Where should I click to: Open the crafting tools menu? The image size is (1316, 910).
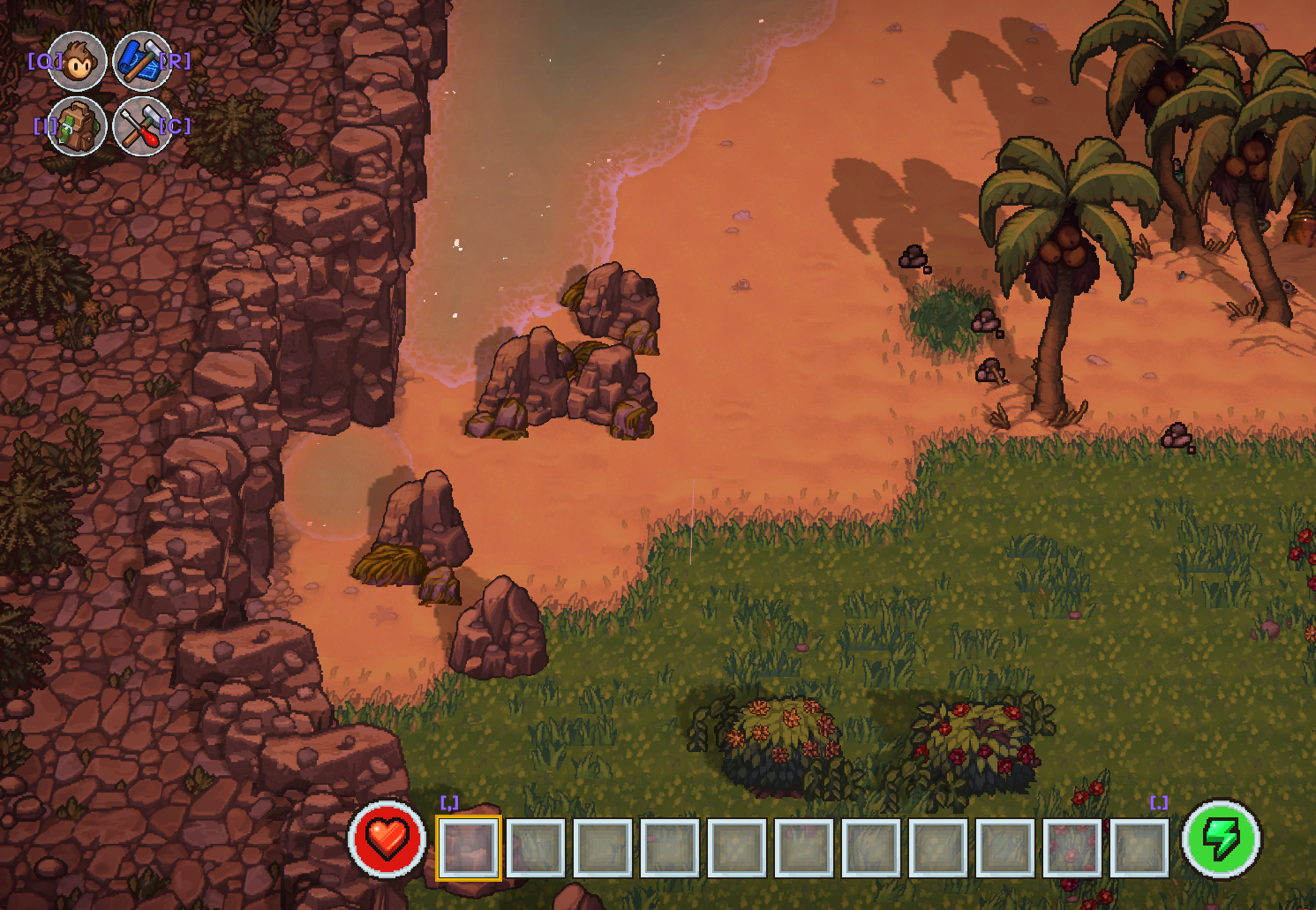click(x=142, y=126)
